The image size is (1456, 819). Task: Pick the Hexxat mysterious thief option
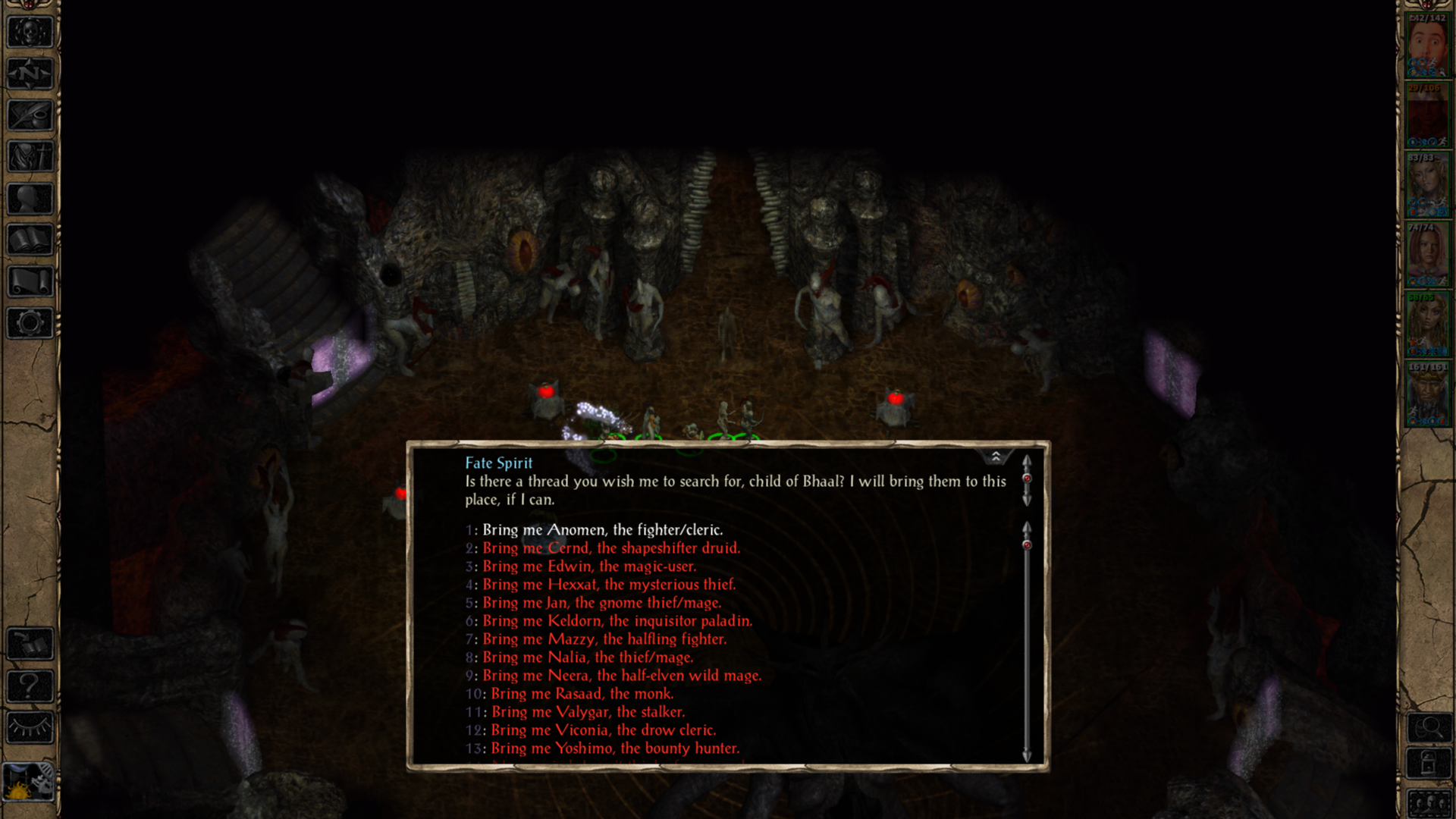[x=608, y=585]
